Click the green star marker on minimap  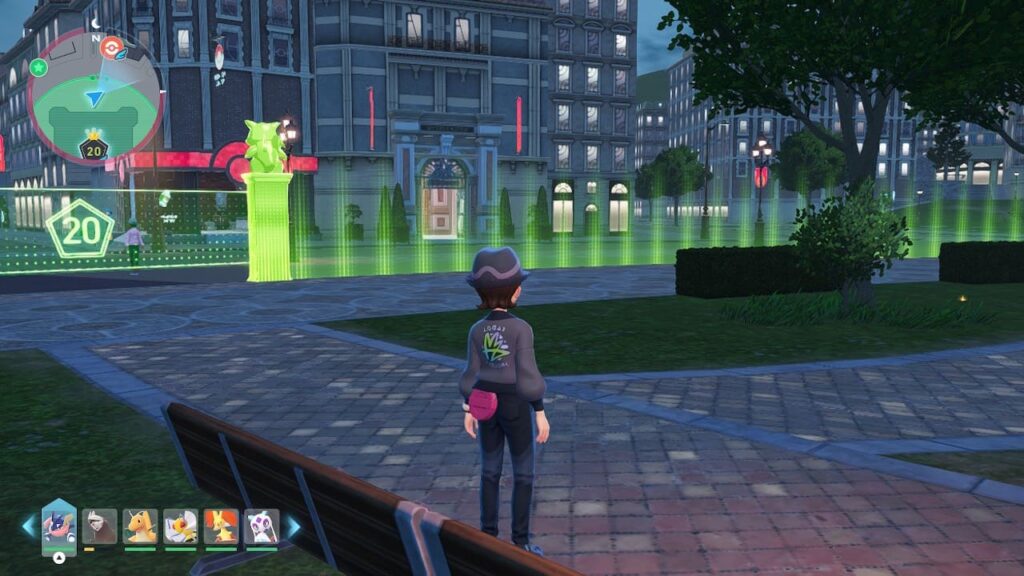click(x=38, y=67)
